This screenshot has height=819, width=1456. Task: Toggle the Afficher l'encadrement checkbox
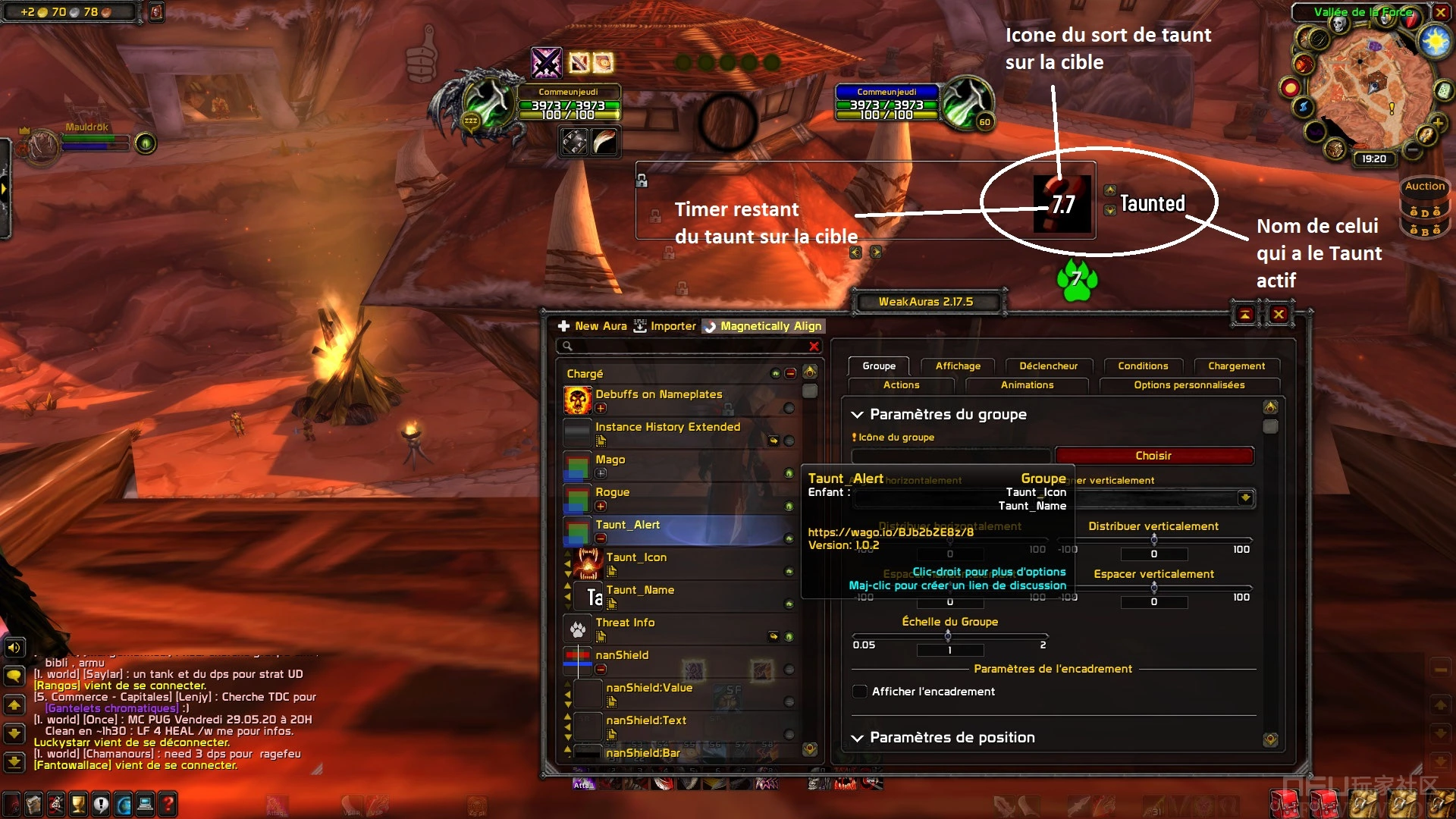click(860, 692)
